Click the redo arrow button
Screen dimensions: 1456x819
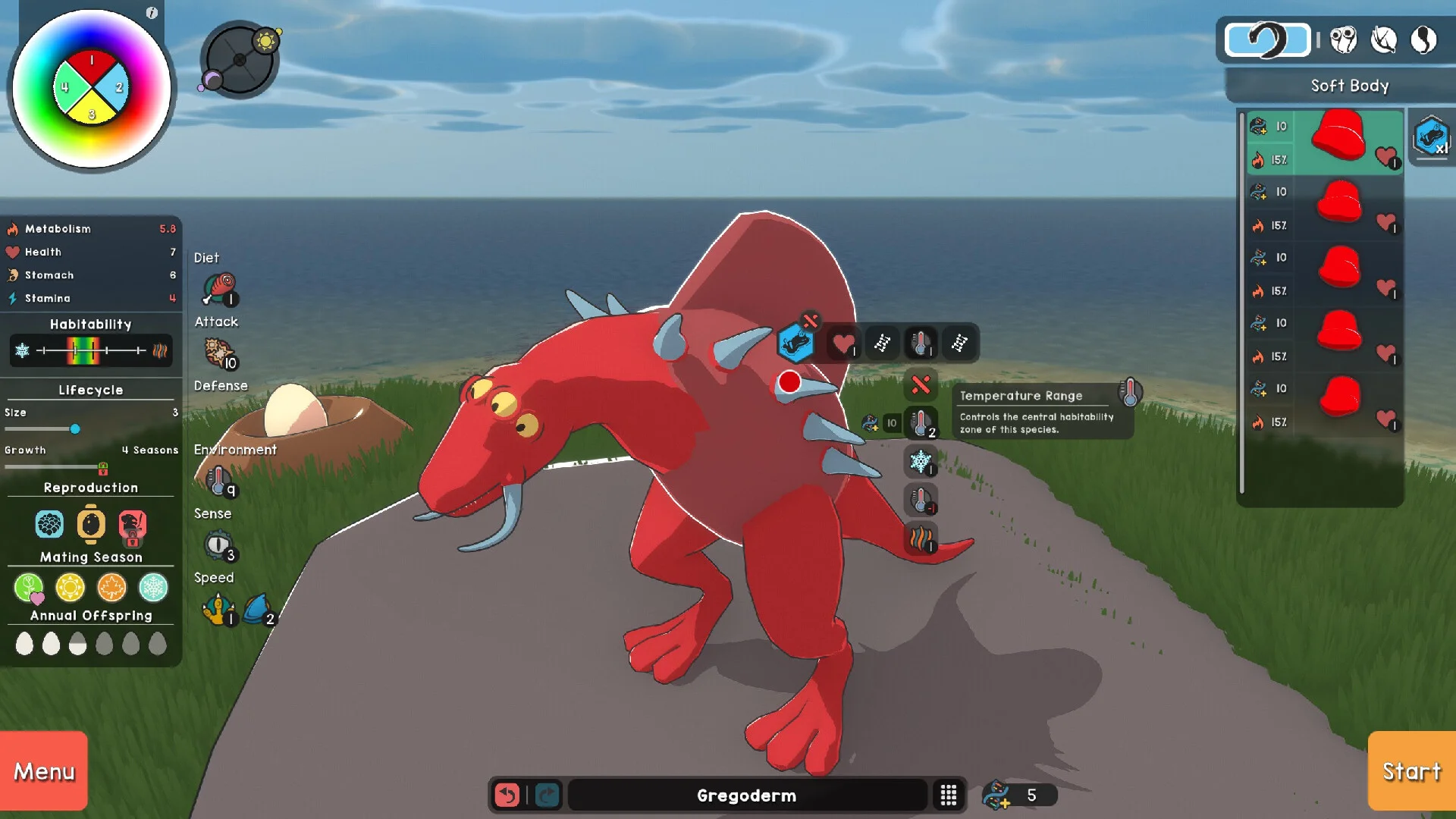point(547,795)
